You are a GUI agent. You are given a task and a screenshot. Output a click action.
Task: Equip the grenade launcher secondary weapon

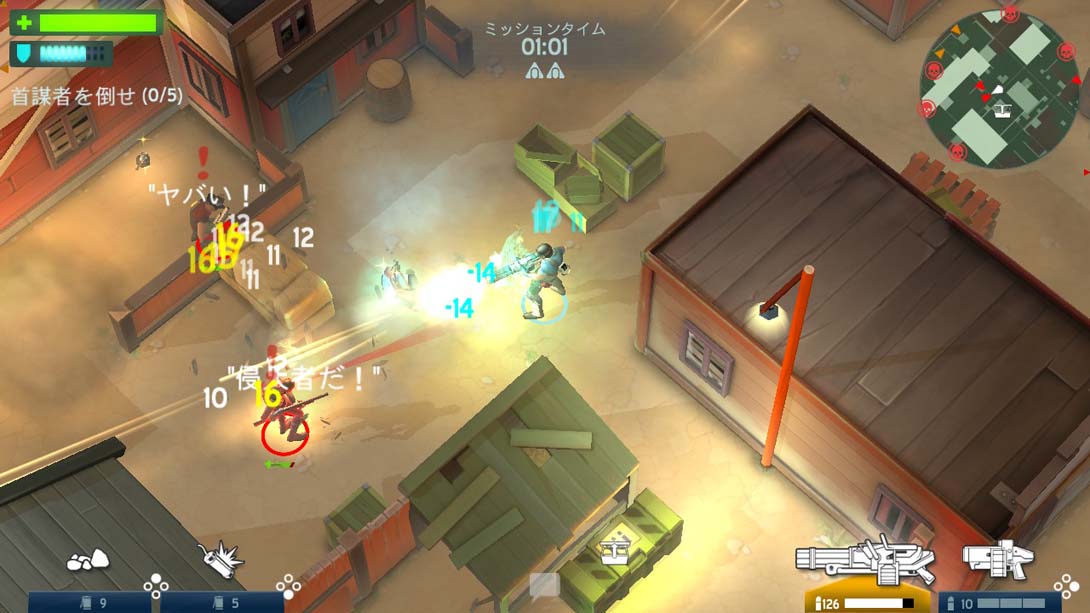point(997,560)
